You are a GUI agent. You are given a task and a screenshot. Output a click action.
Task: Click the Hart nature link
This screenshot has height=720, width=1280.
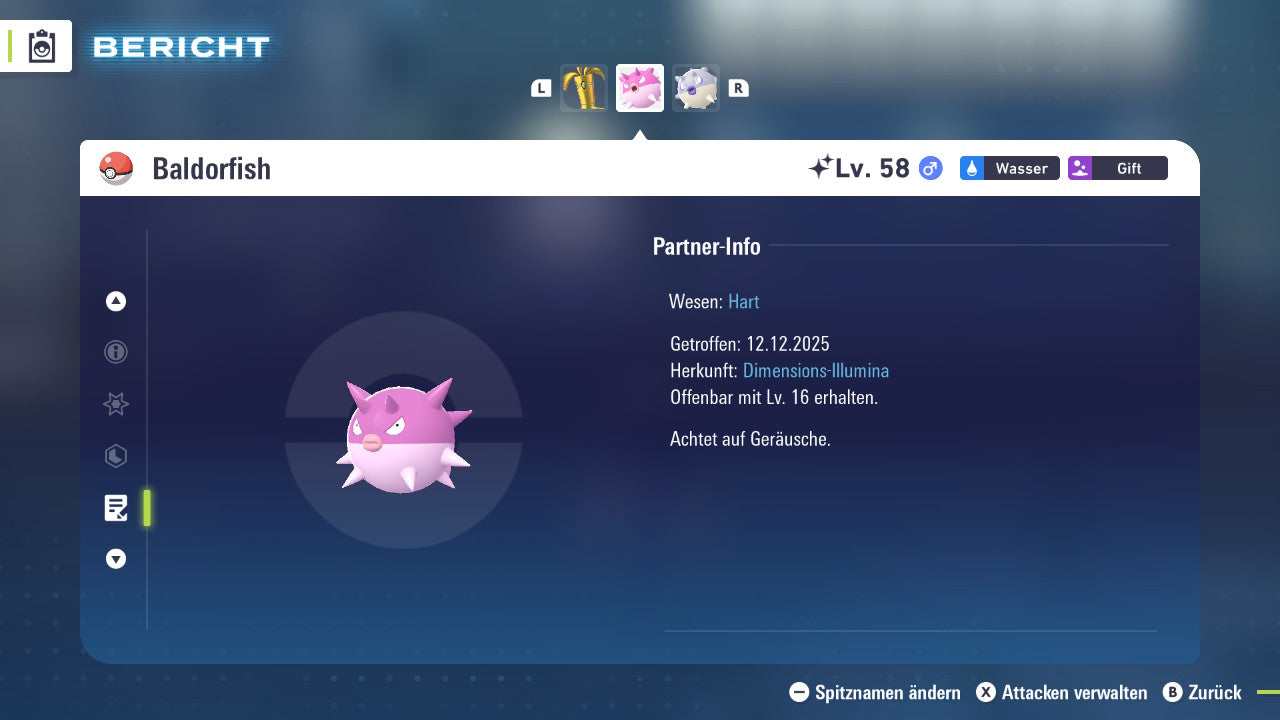743,301
